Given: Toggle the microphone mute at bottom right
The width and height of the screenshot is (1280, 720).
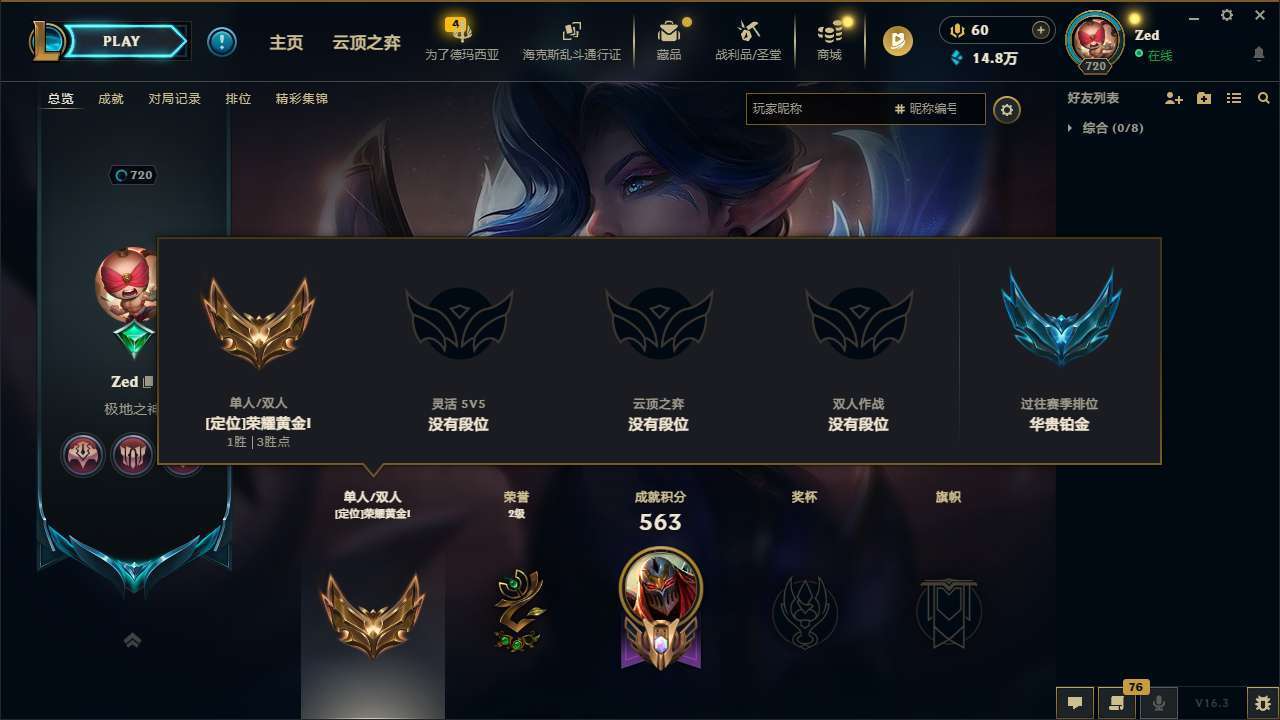Looking at the screenshot, I should [1158, 703].
